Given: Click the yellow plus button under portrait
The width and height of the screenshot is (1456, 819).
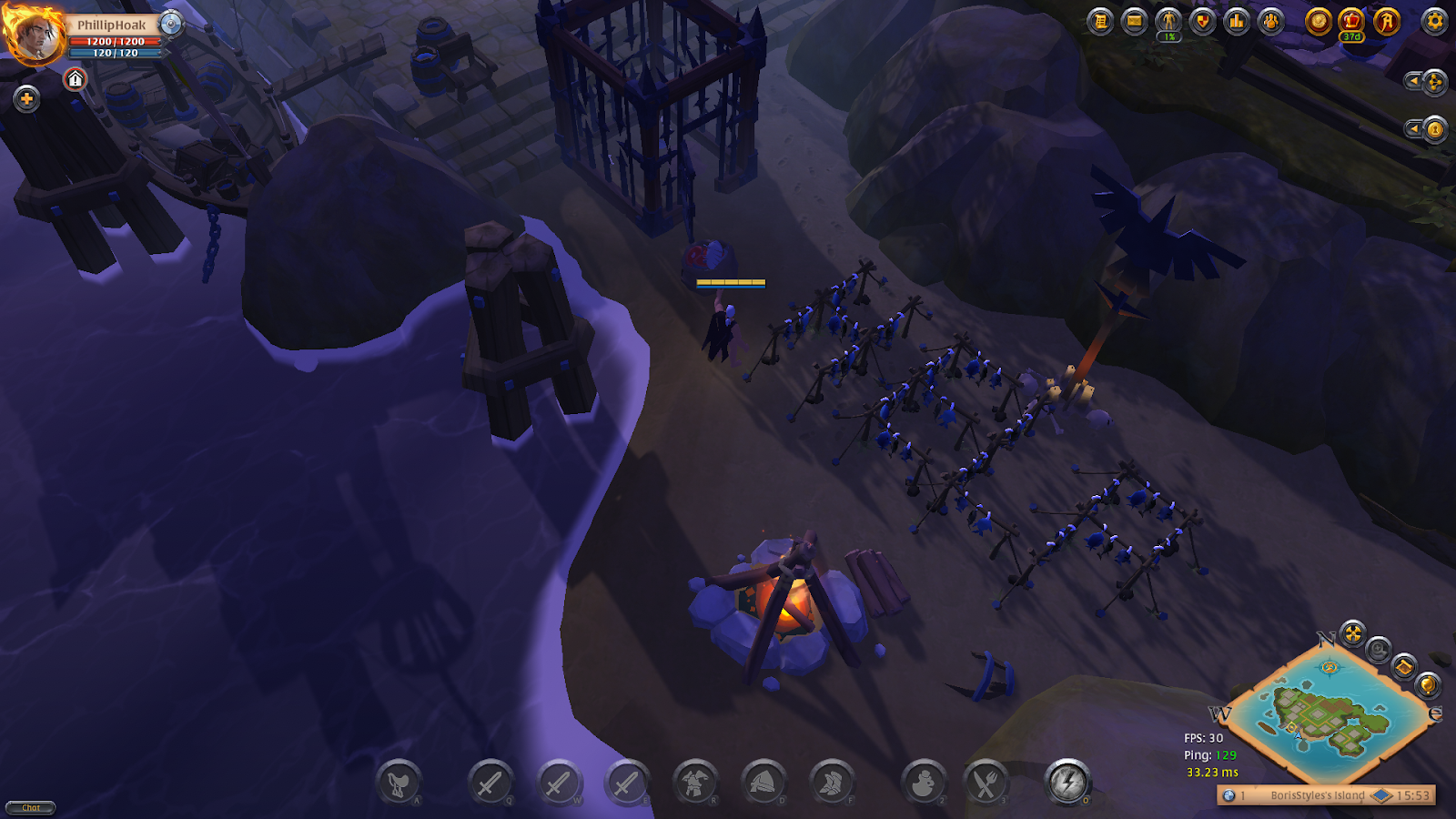Looking at the screenshot, I should click(x=26, y=98).
